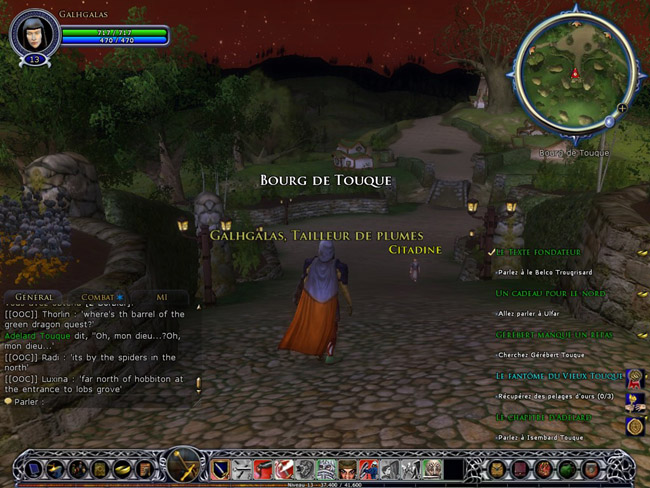650x488 pixels.
Task: Select the MI chat tab
Action: coord(162,297)
